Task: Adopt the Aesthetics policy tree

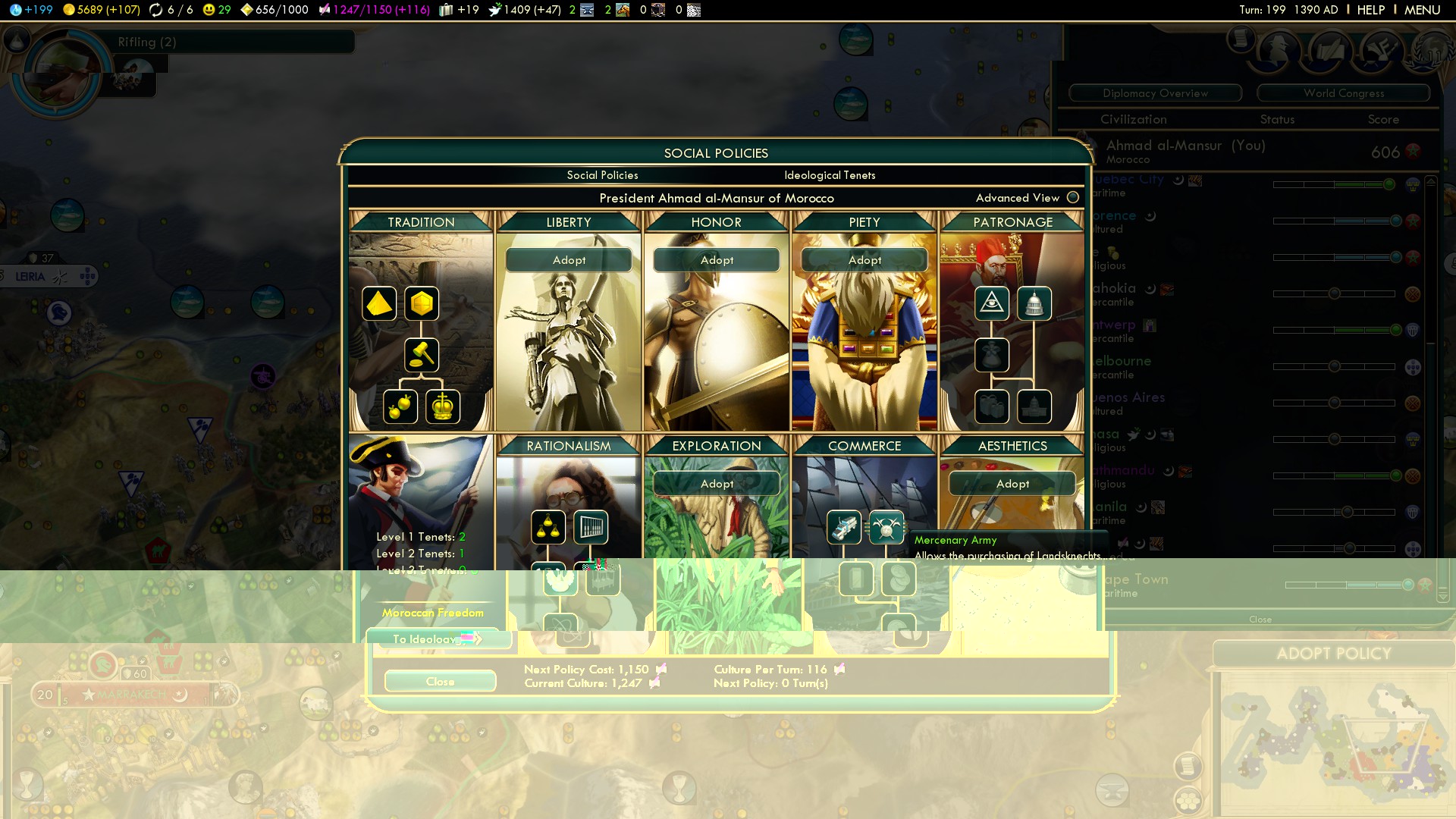Action: (1012, 484)
